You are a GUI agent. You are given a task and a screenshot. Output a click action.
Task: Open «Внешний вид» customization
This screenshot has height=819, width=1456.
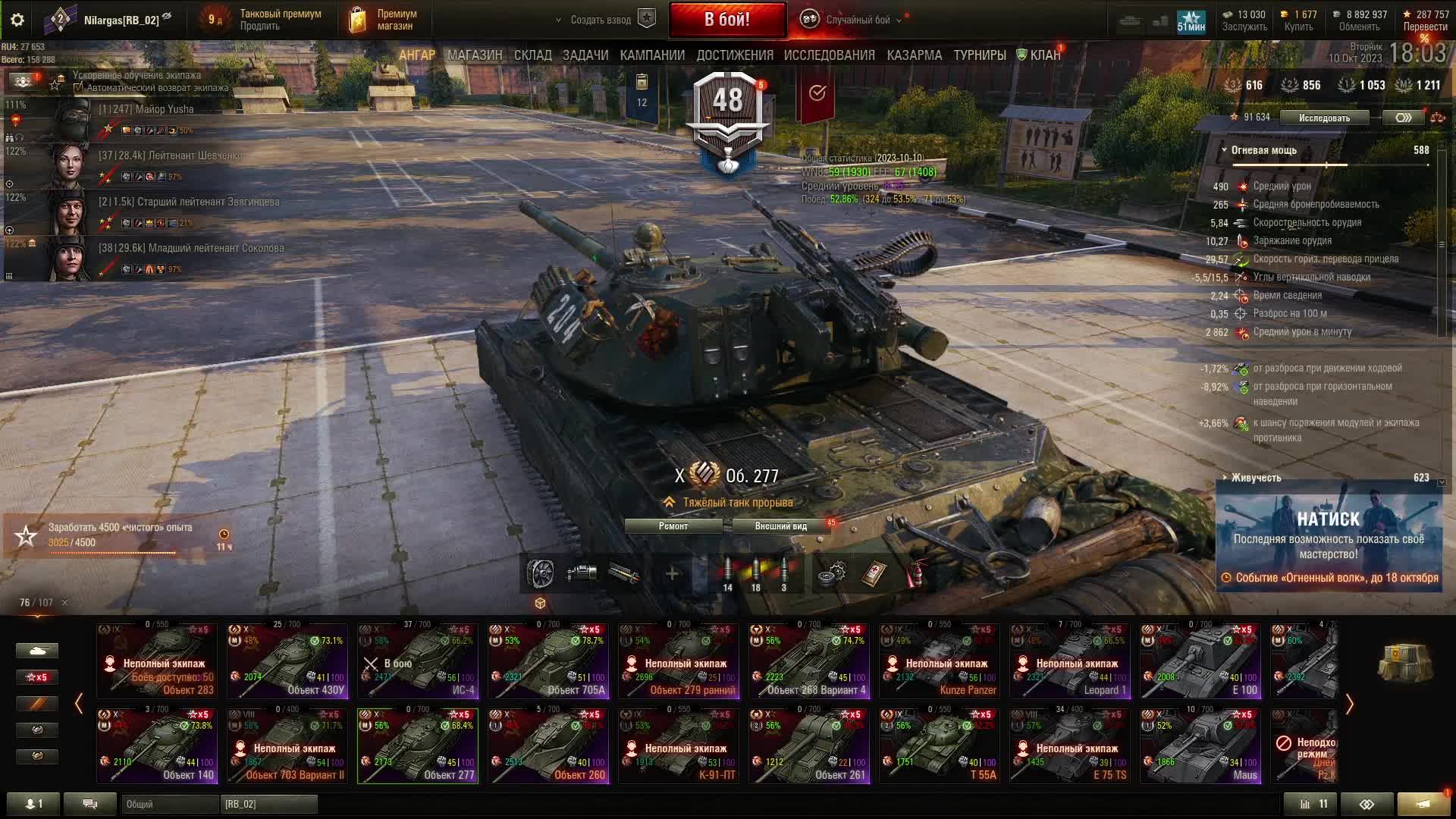click(x=780, y=526)
